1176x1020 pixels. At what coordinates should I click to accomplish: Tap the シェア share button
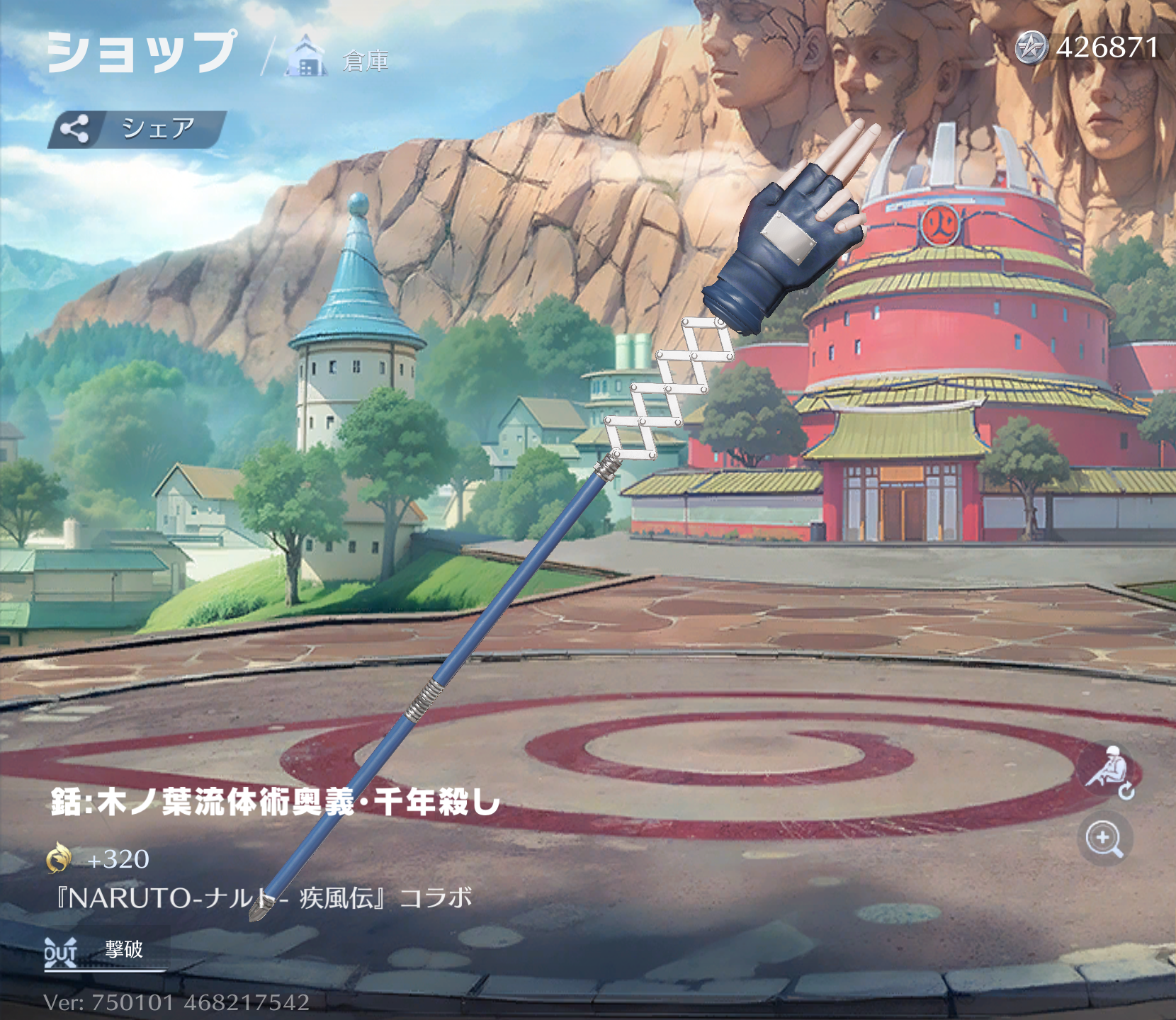137,129
